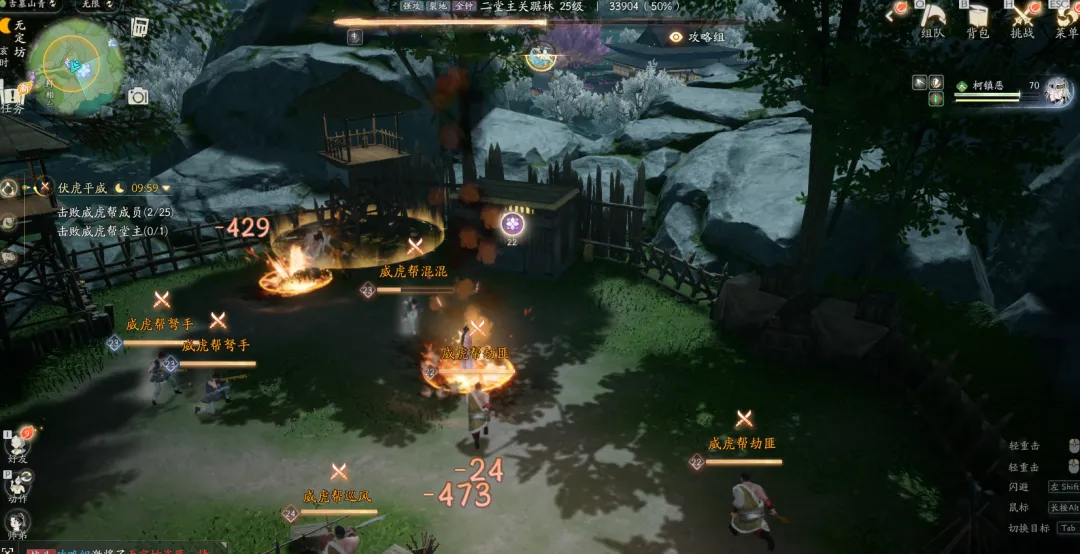Viewport: 1080px width, 554px height.
Task: Open the 任务 quest log
Action: [x=12, y=100]
